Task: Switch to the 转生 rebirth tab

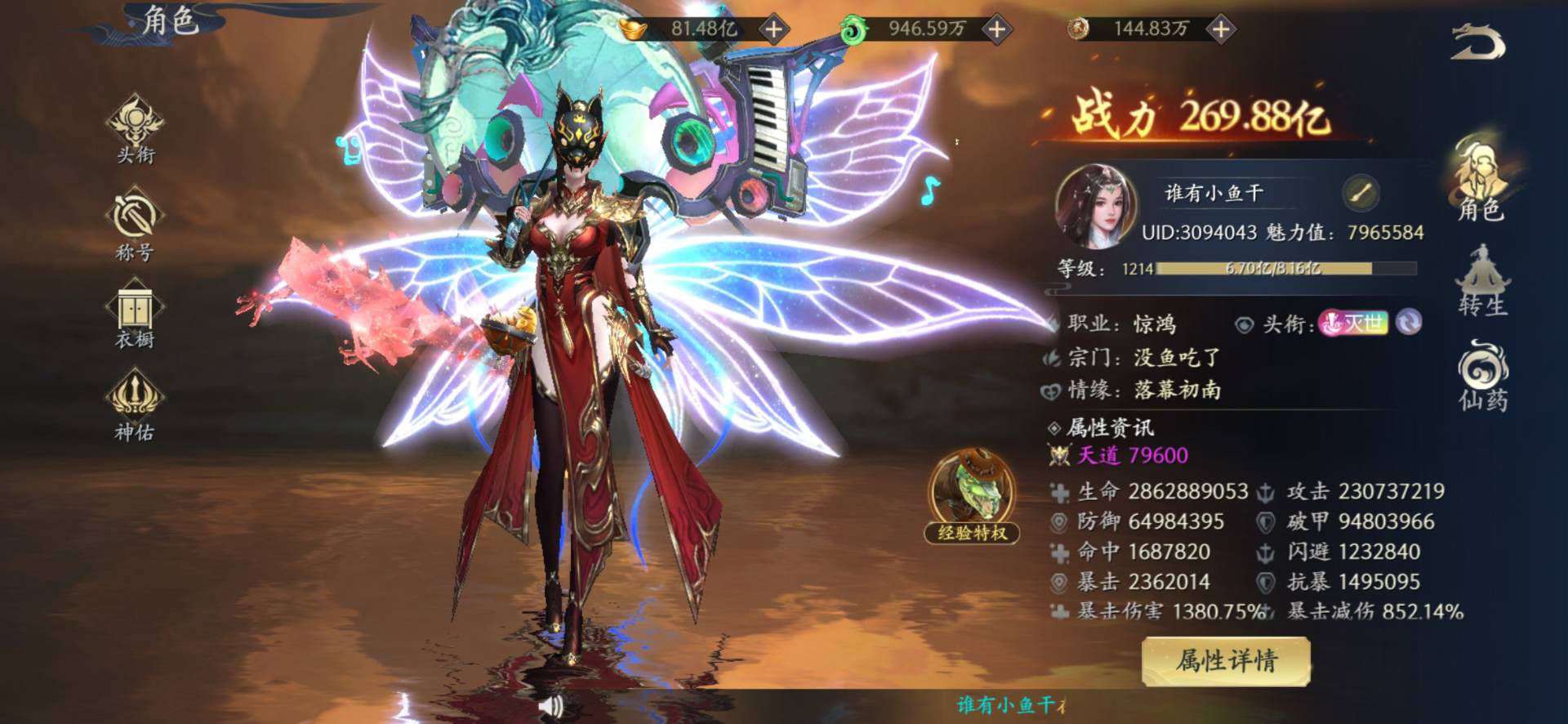Action: click(x=1482, y=280)
